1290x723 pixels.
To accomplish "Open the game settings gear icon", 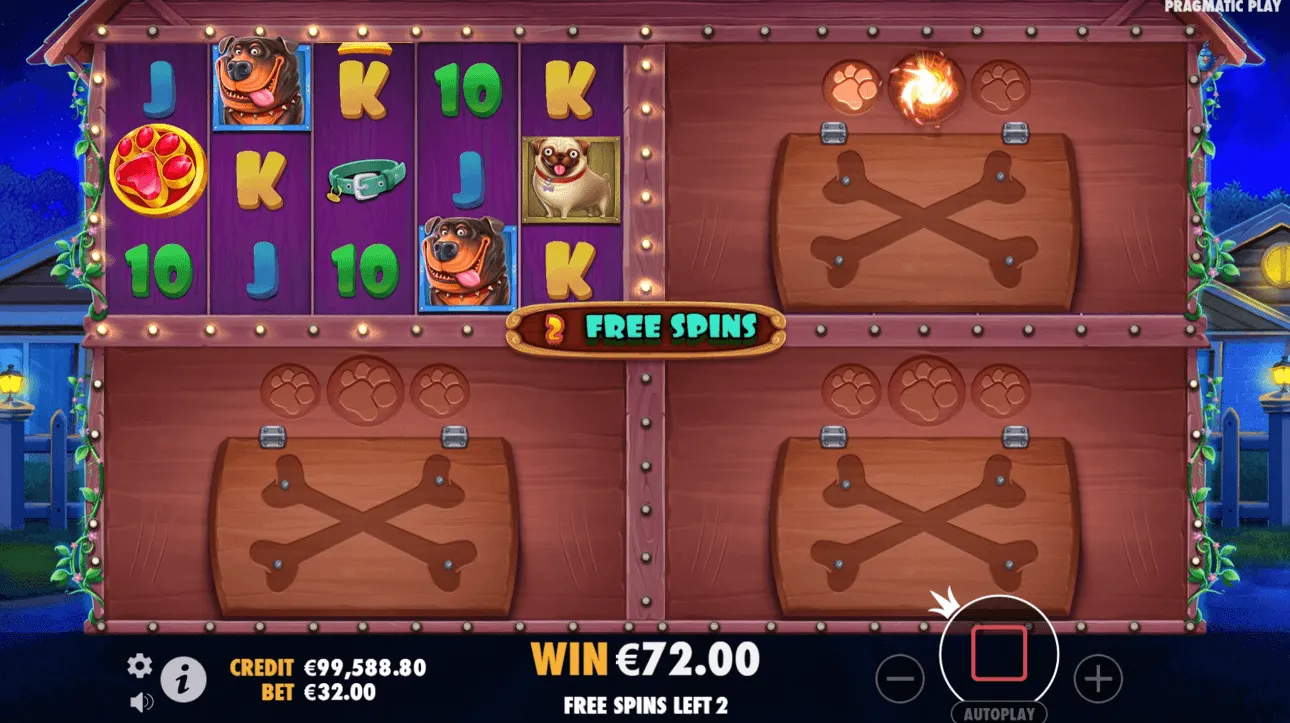I will point(139,663).
